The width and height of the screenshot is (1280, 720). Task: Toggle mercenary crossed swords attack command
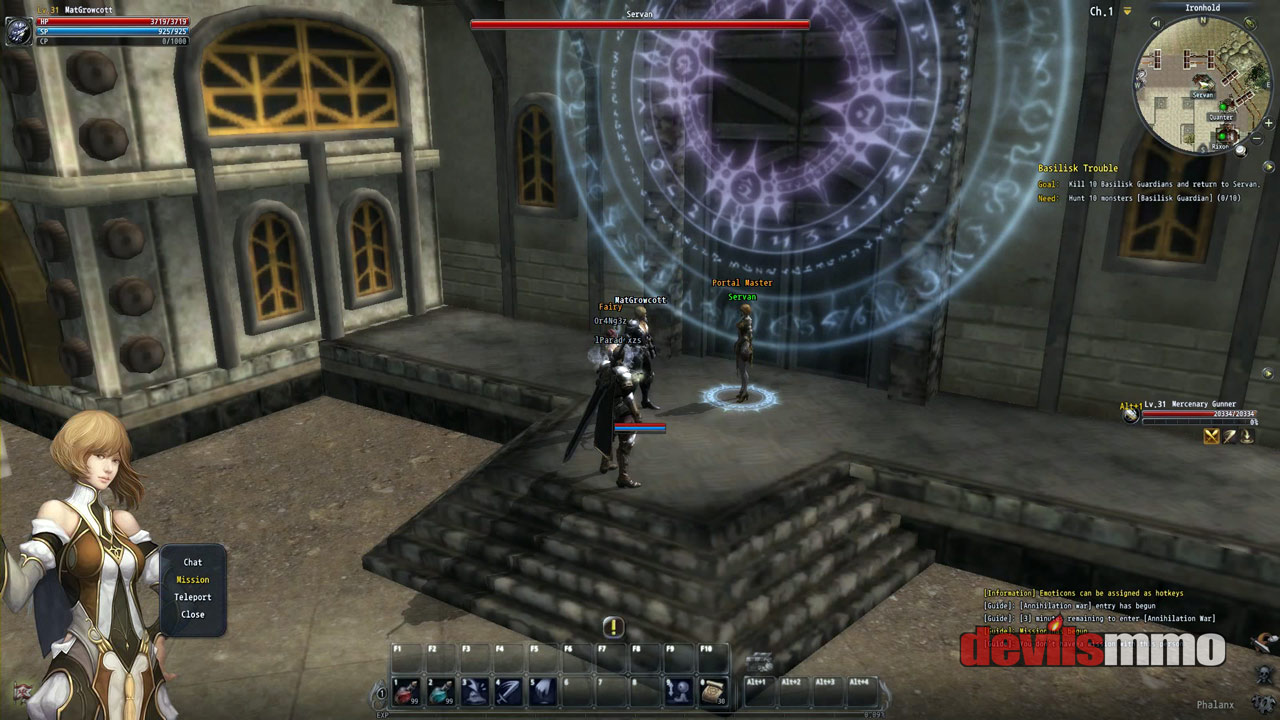1211,436
